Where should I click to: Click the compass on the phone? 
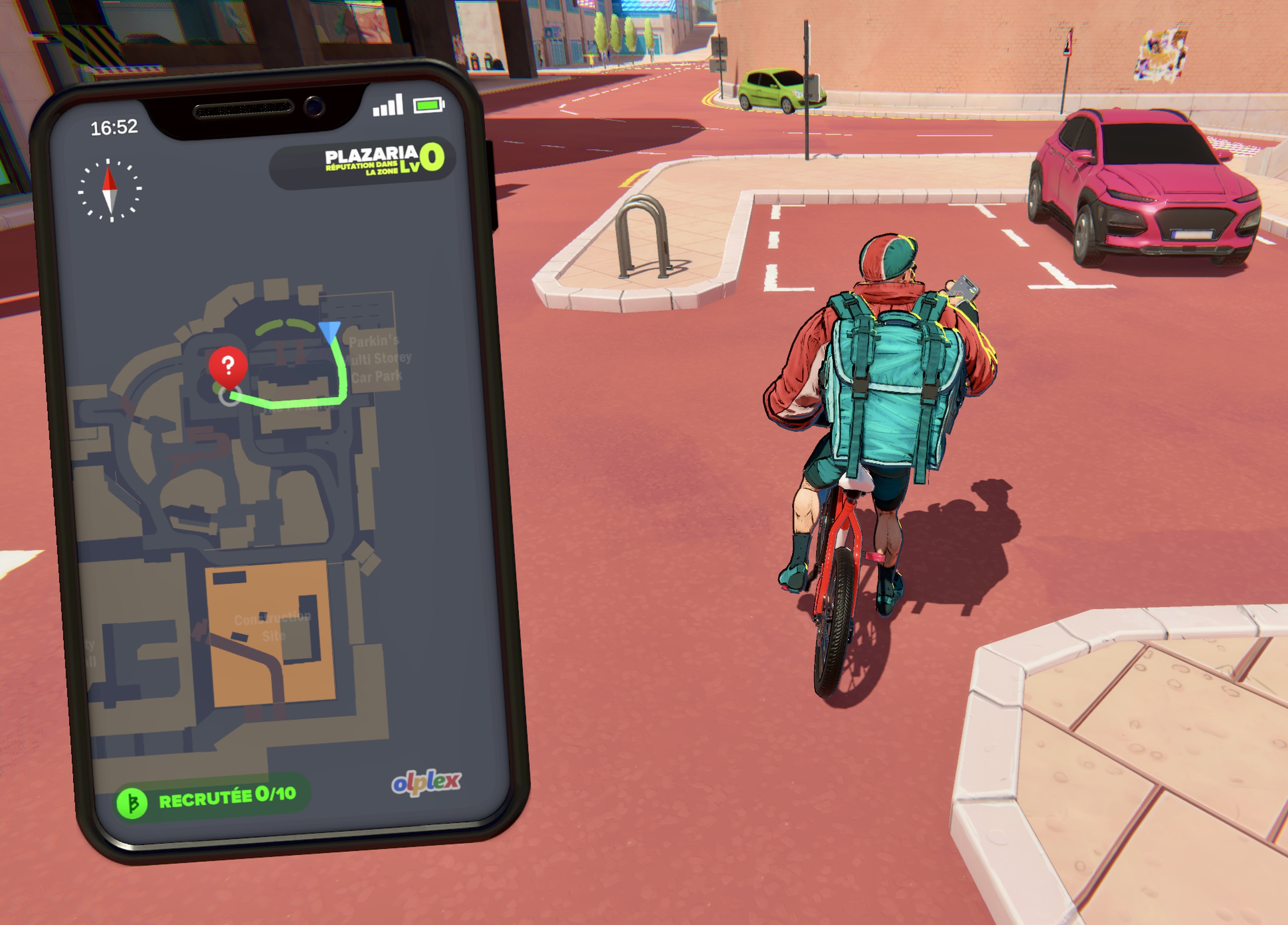(x=110, y=190)
